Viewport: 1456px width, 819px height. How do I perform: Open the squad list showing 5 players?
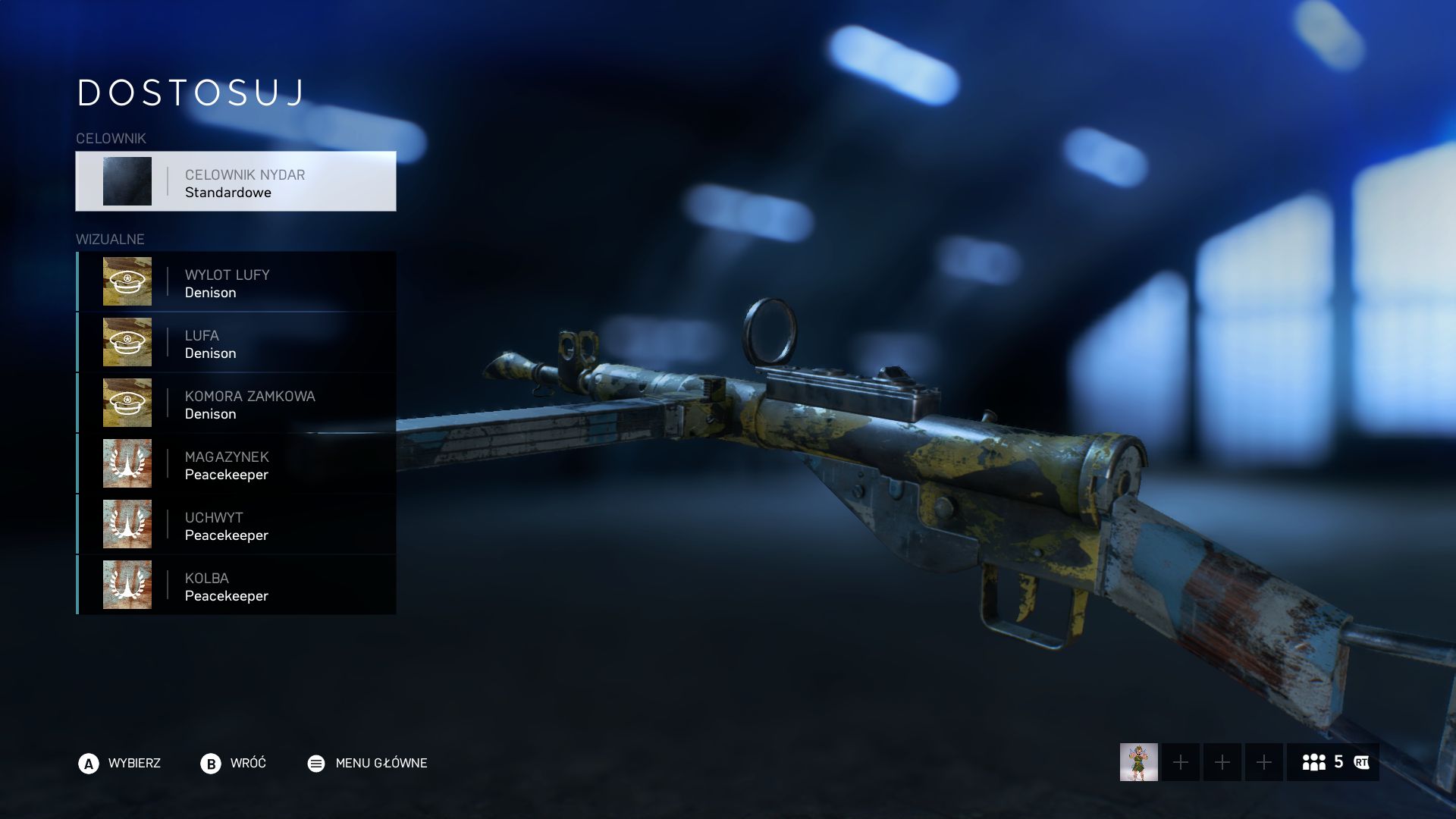(1332, 762)
